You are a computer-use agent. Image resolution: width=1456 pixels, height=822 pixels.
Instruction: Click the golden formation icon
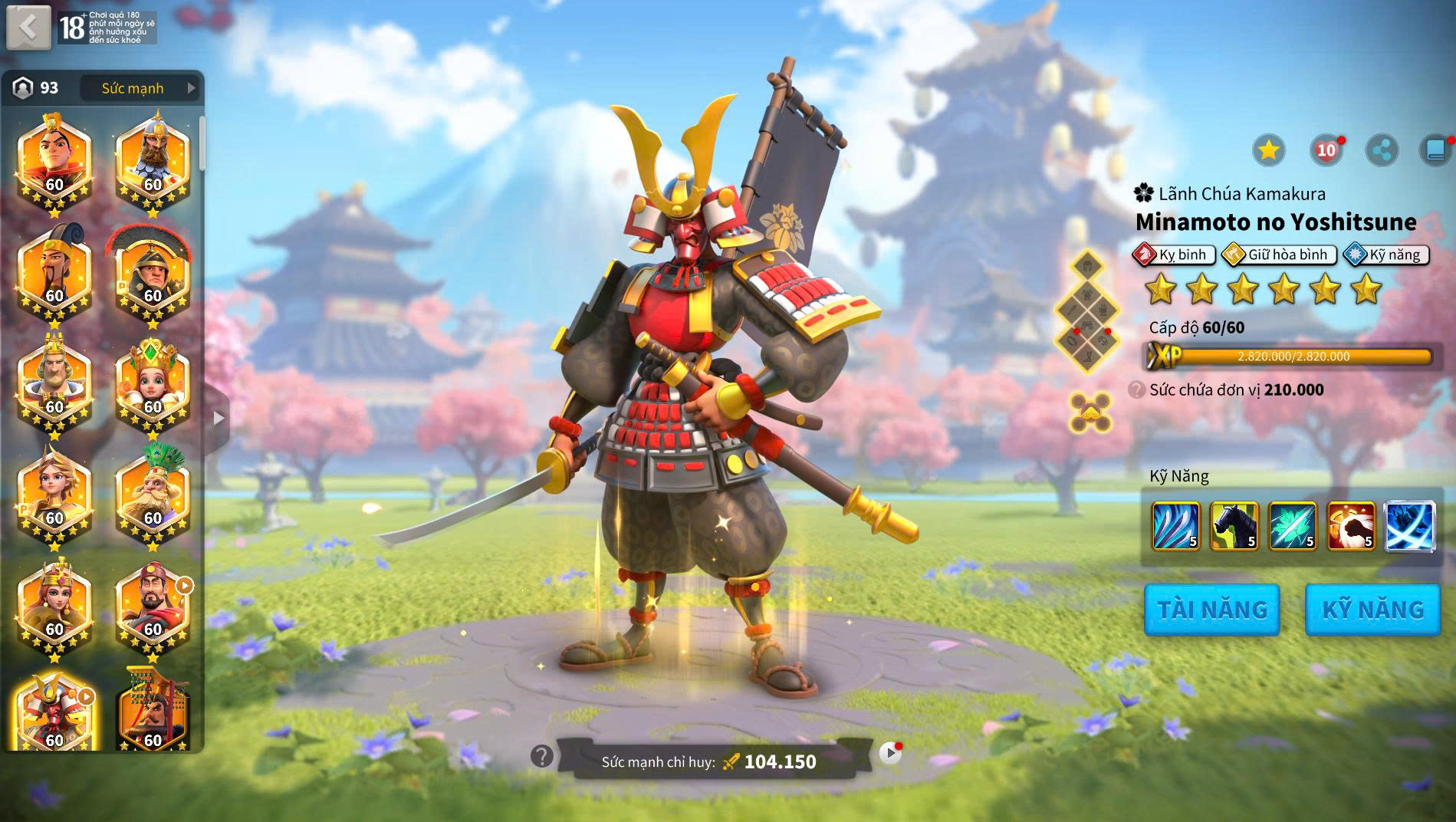pyautogui.click(x=1090, y=412)
